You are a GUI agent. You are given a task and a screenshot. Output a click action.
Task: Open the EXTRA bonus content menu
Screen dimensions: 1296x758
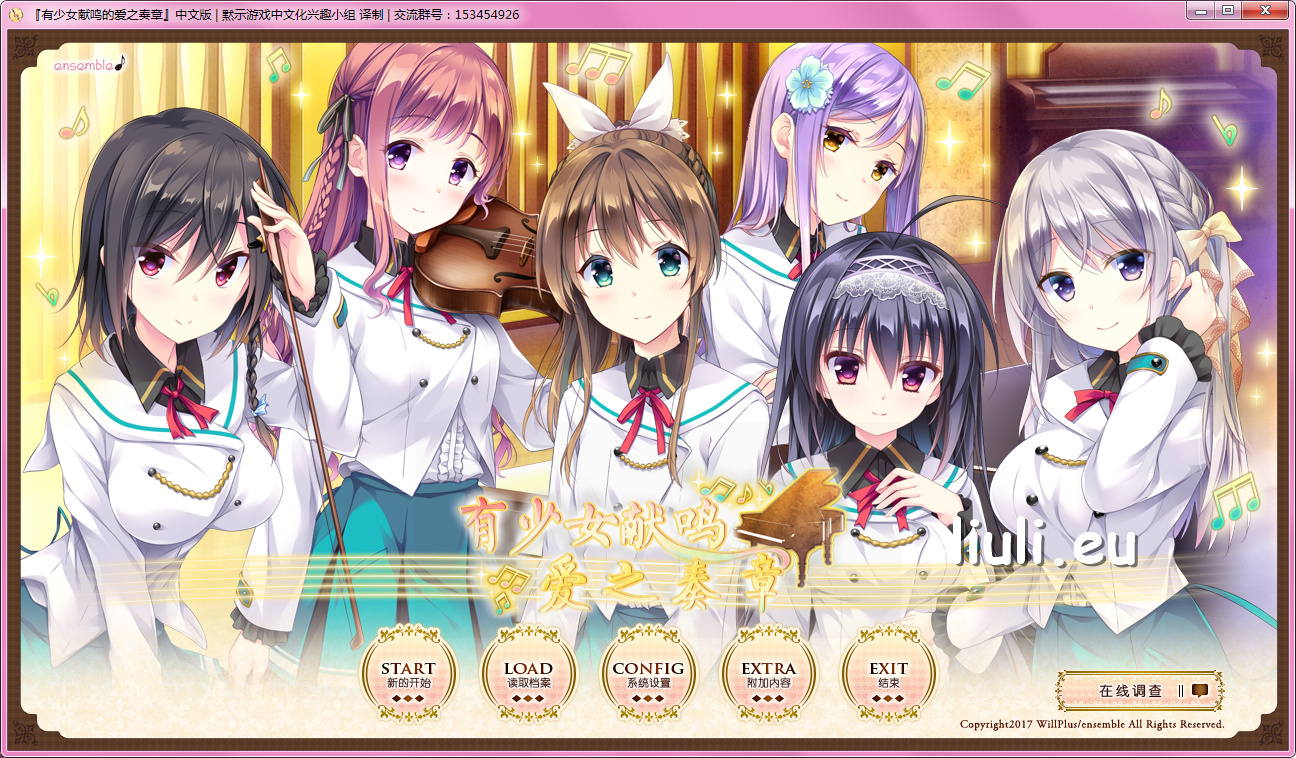click(x=768, y=674)
